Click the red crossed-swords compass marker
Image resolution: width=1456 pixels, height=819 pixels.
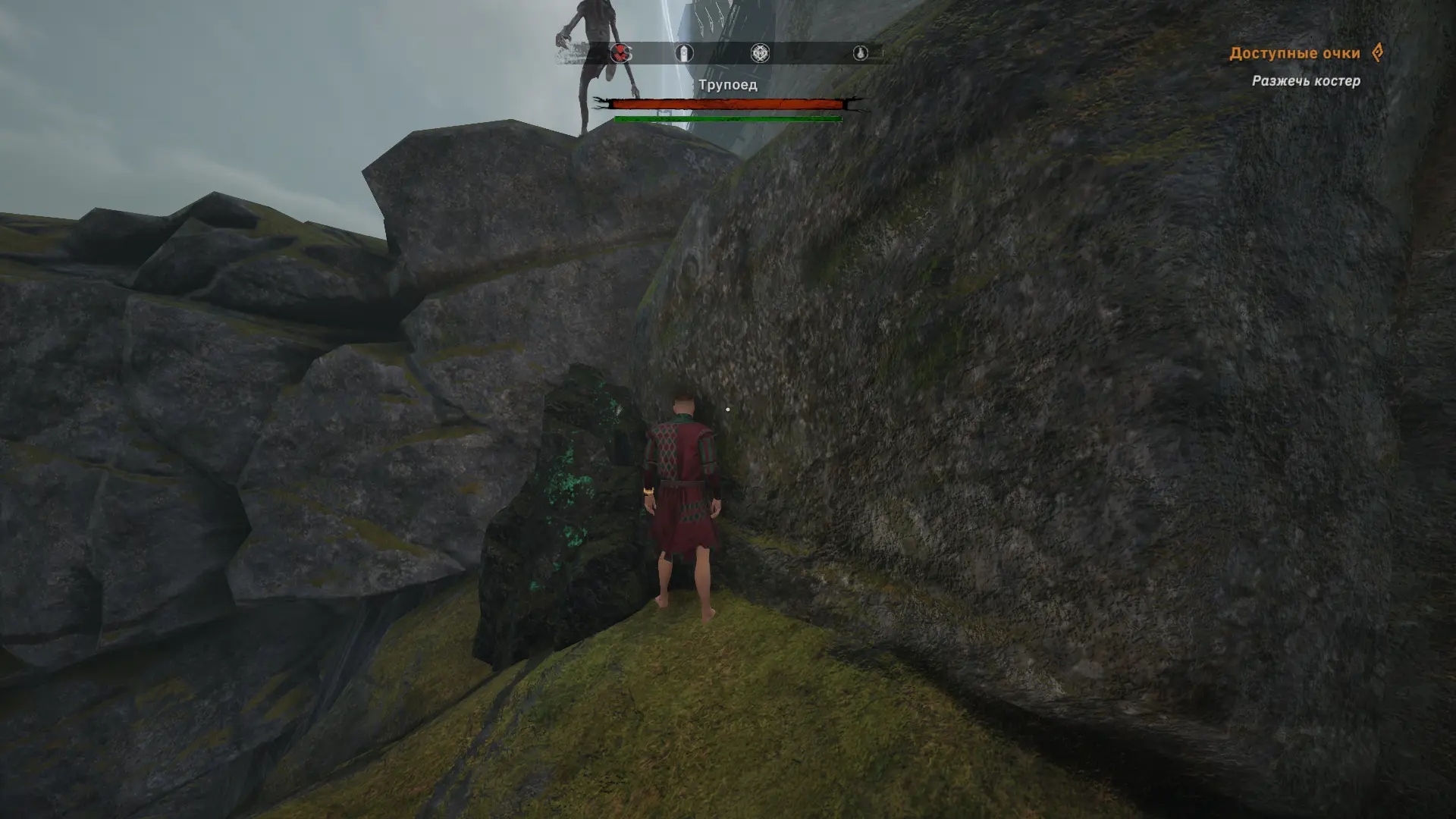(621, 53)
